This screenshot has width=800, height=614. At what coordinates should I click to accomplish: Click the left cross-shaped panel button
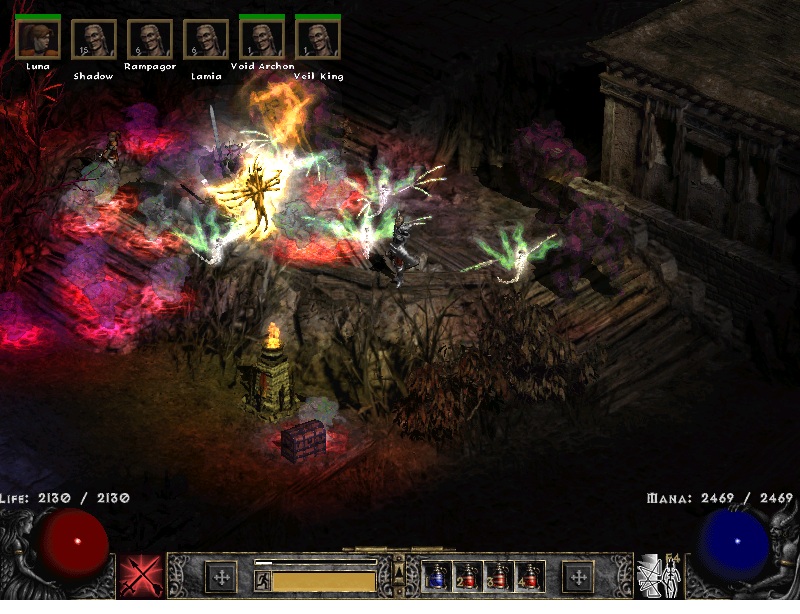[x=220, y=577]
